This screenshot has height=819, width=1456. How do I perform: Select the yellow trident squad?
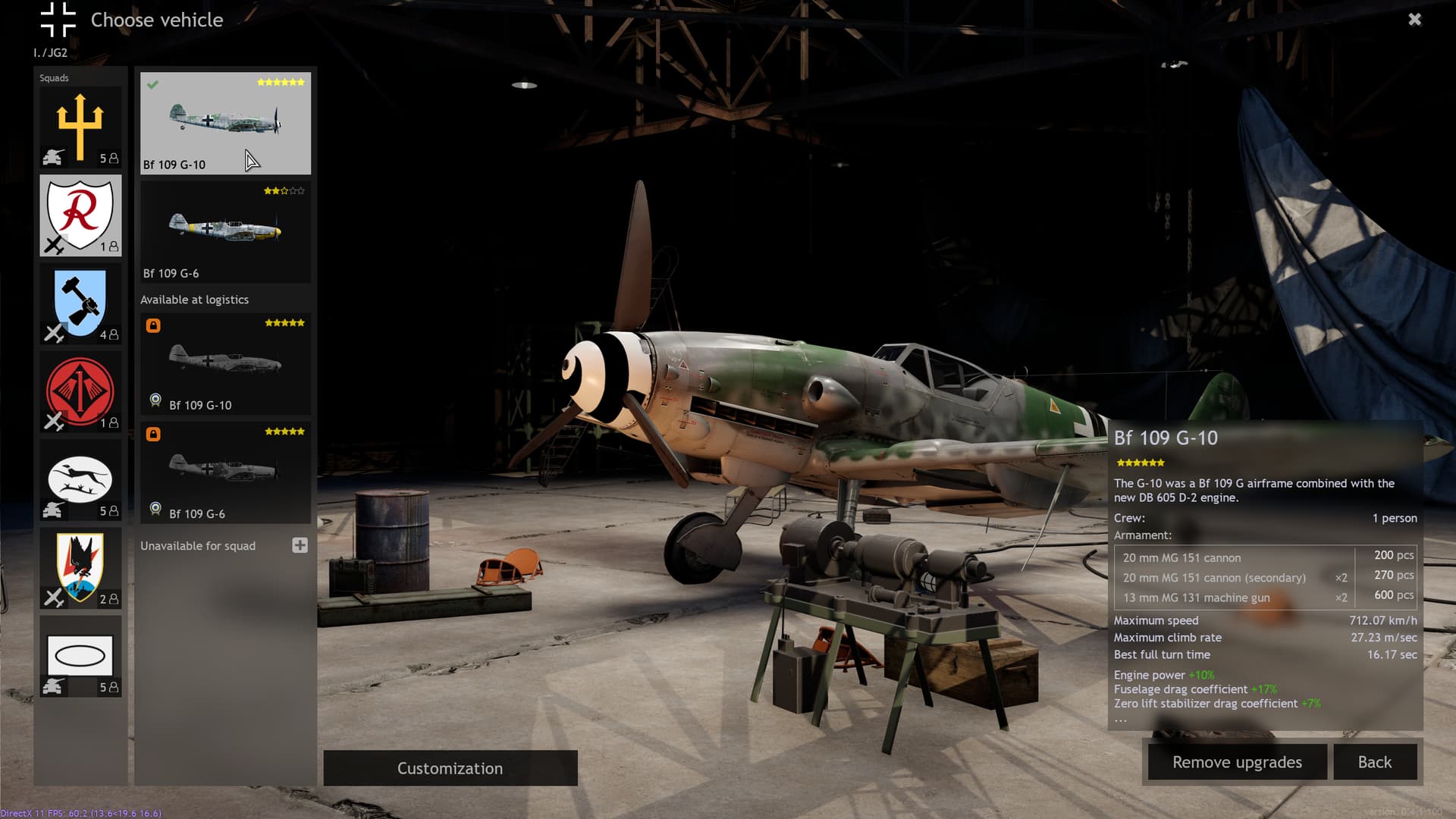(80, 127)
